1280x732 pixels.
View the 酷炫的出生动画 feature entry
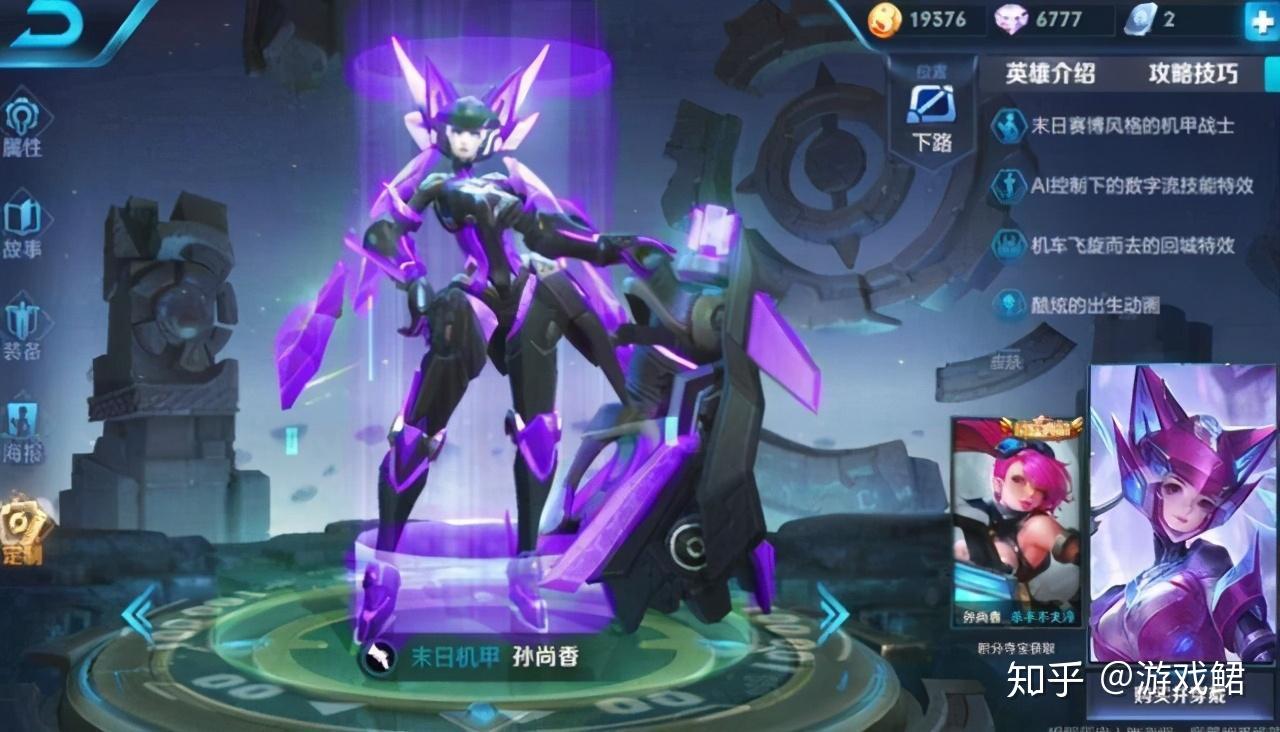1095,305
